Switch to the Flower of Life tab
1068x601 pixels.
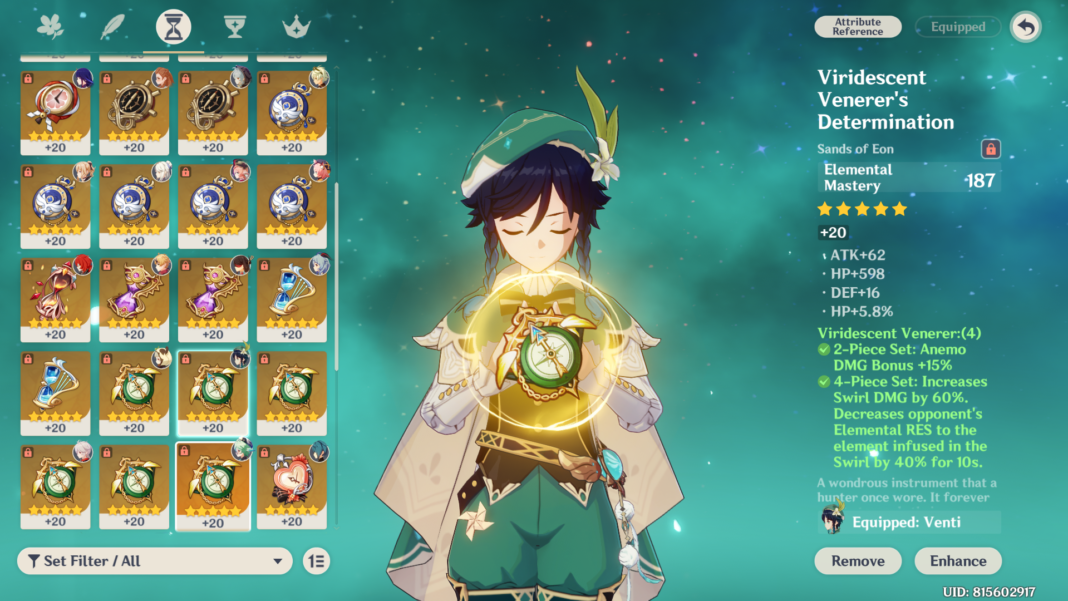pos(49,26)
